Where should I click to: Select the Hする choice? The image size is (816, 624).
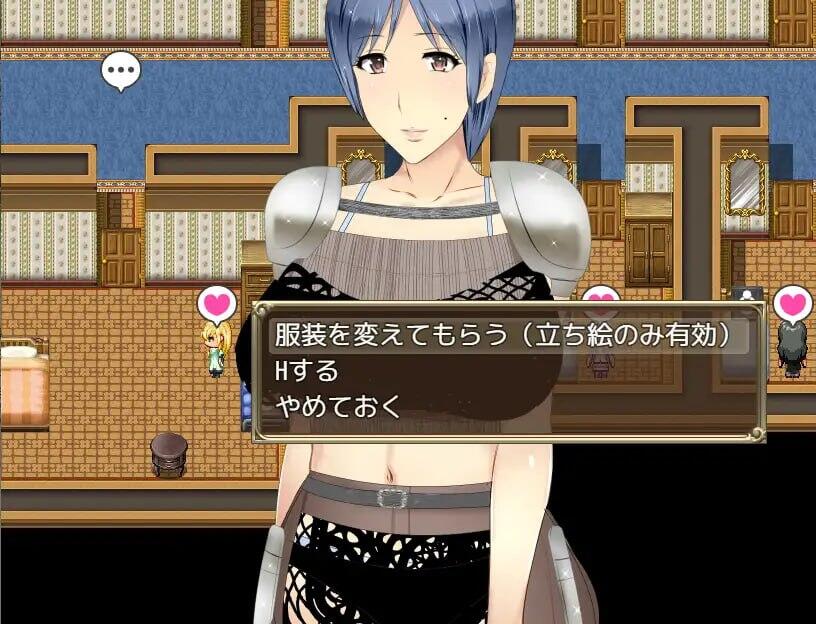pos(308,371)
